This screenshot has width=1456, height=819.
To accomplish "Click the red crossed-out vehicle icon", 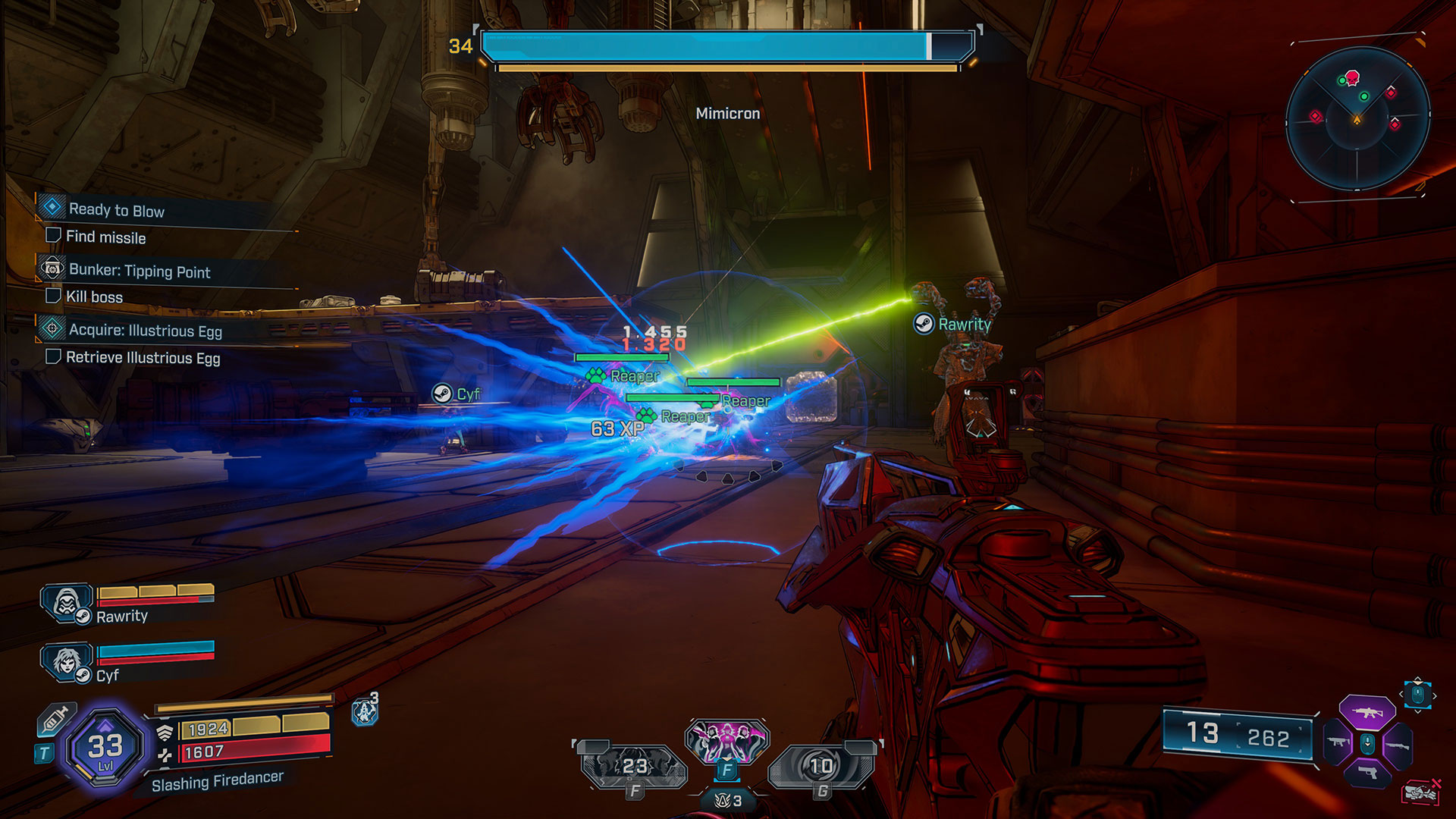I will pos(1420,792).
